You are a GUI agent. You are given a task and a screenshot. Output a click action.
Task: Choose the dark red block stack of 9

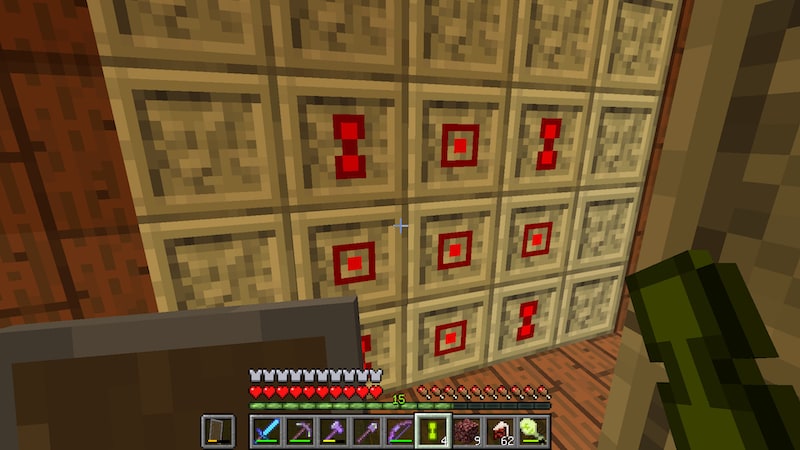[x=465, y=430]
